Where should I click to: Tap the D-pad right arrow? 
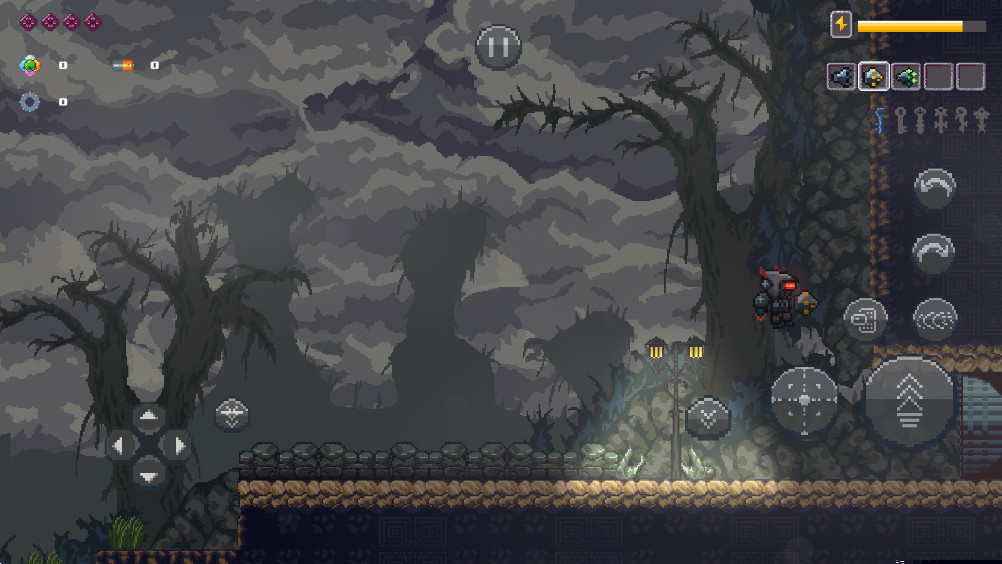coord(177,445)
